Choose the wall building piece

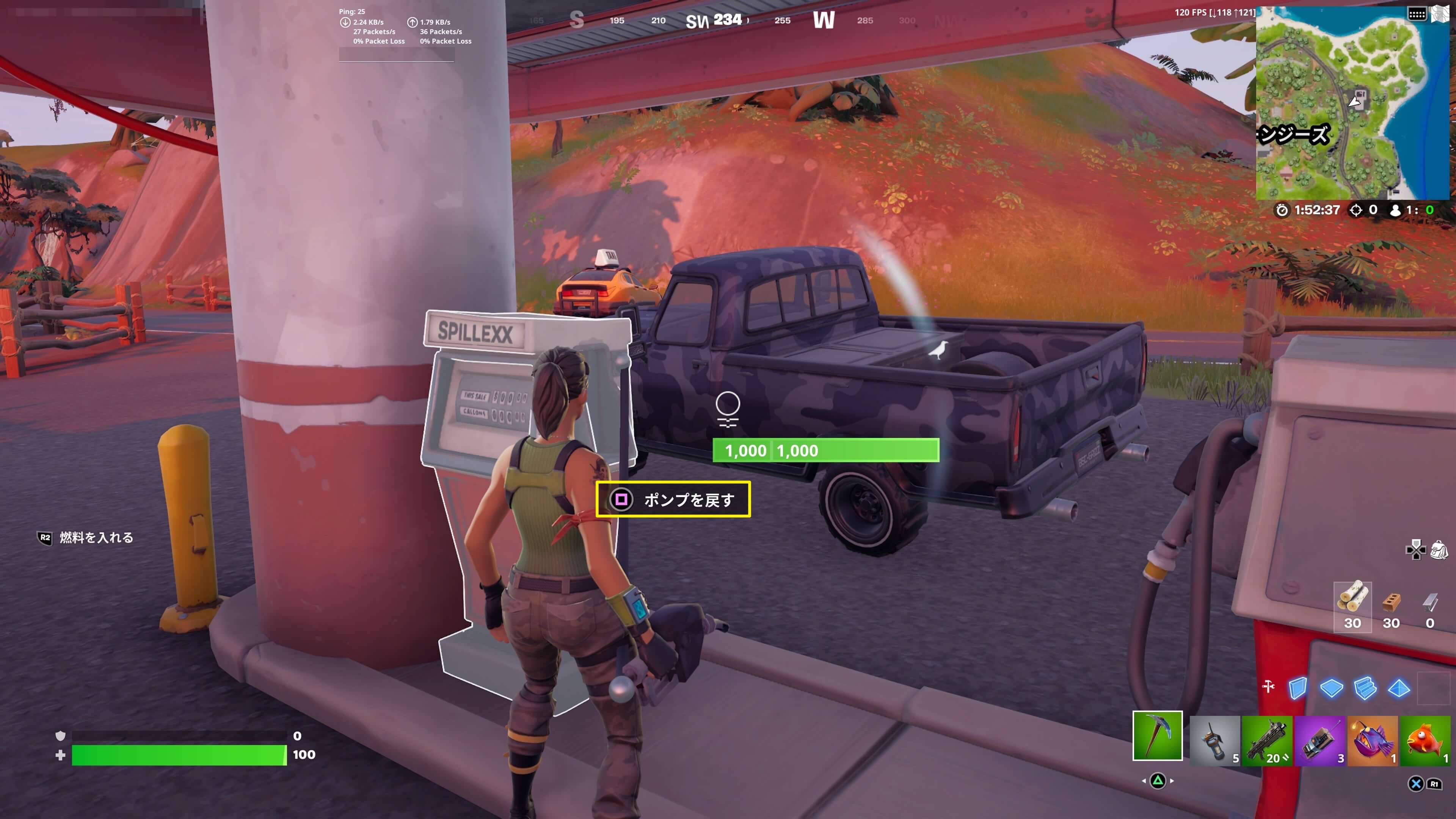click(x=1298, y=688)
